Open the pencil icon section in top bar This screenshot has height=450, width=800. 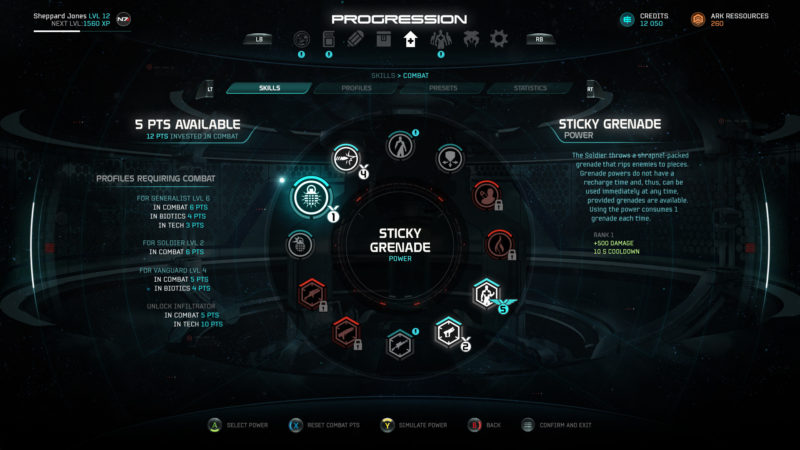(x=355, y=39)
